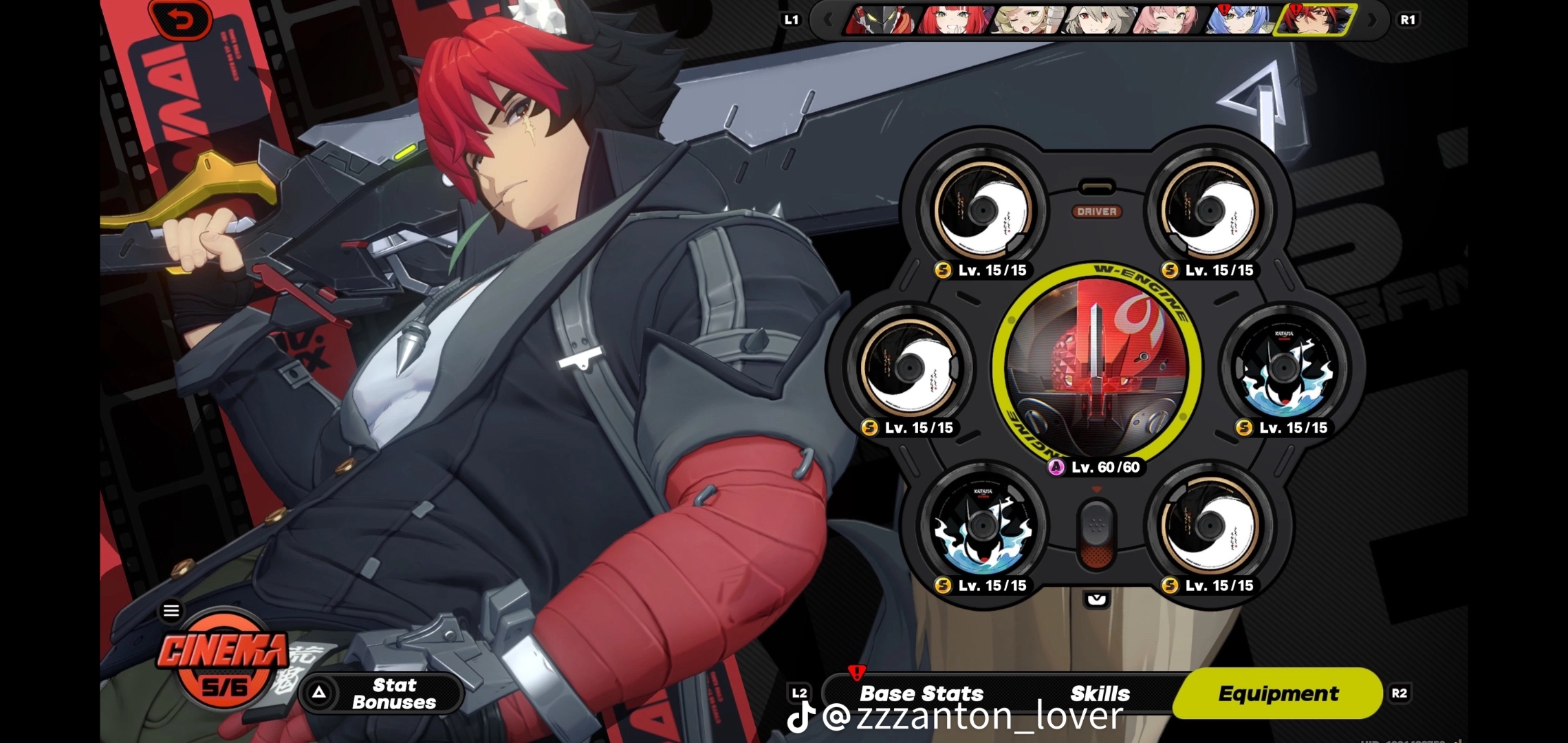Show Stat Bonuses
The image size is (1568, 743).
(x=382, y=693)
